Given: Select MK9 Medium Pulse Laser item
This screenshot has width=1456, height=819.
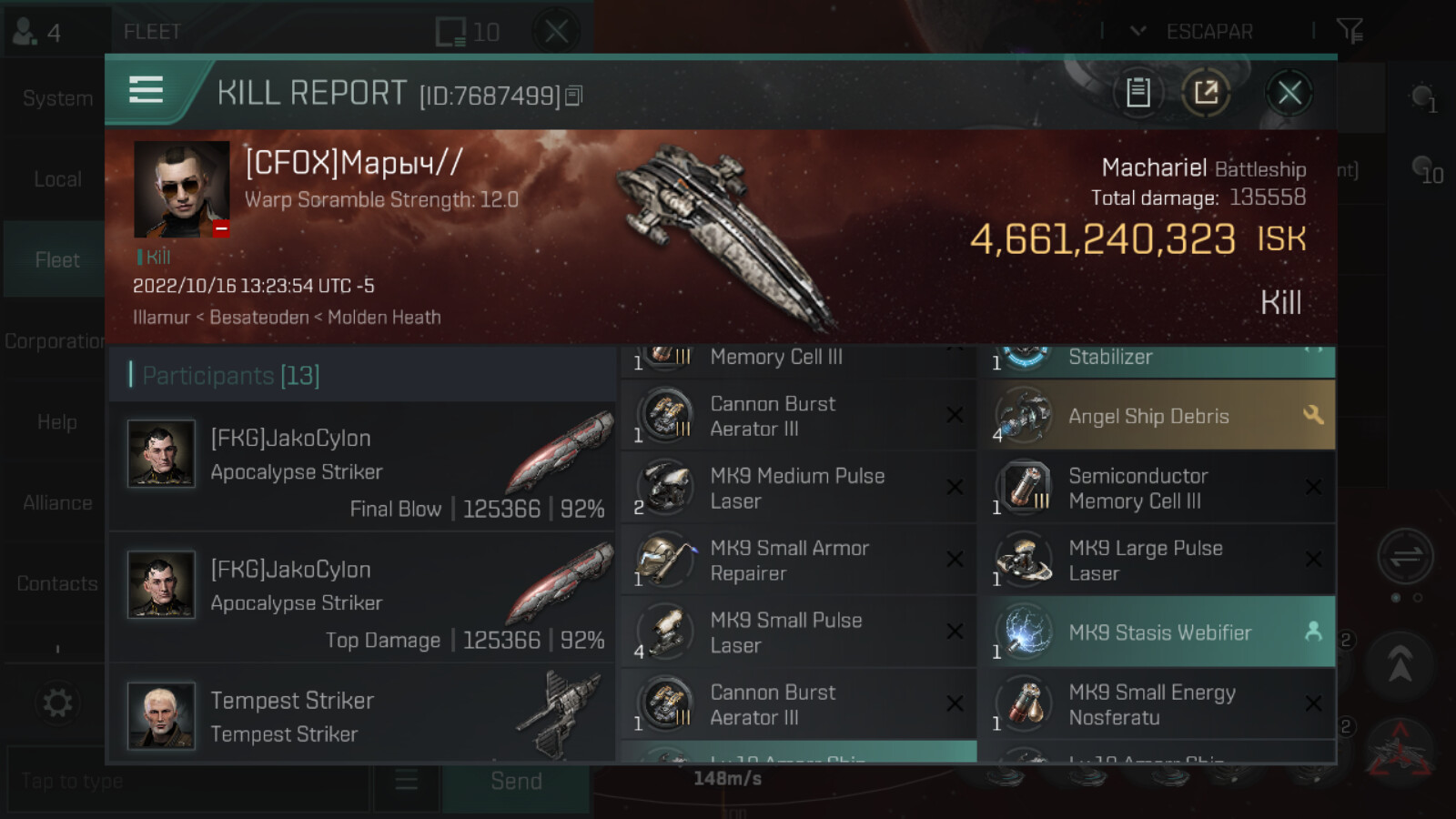Looking at the screenshot, I should click(797, 488).
